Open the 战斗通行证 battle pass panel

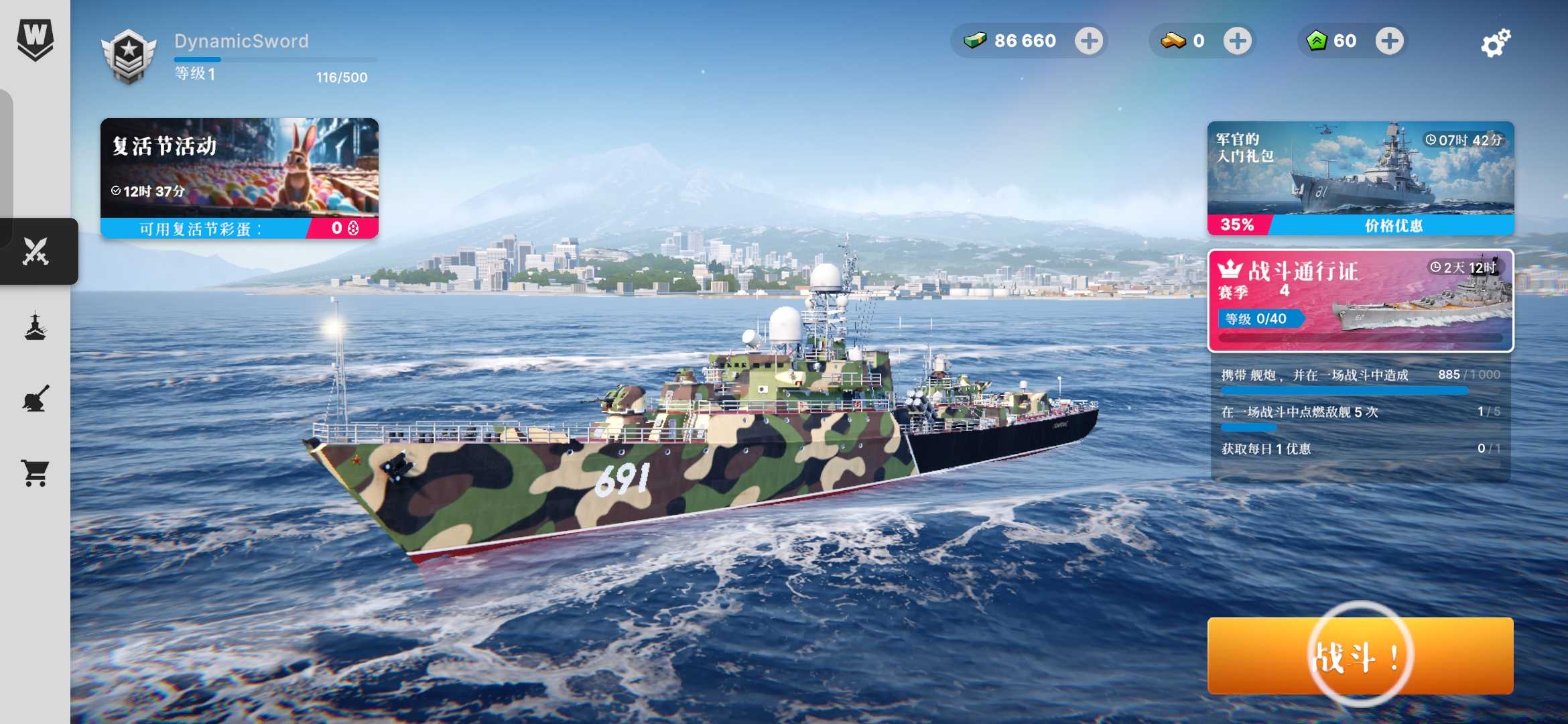click(1360, 300)
